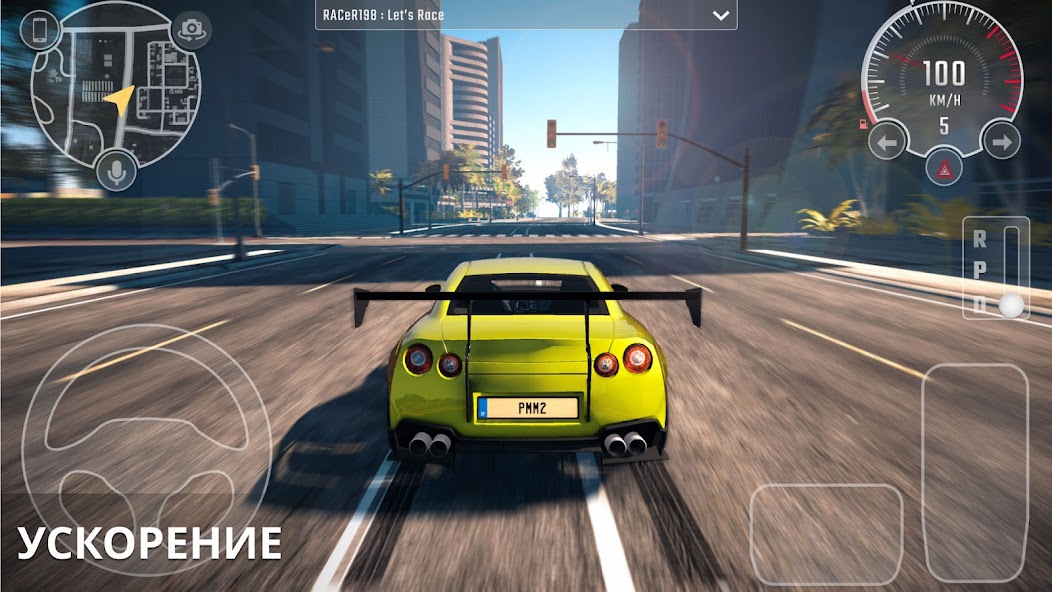
Task: Switch camera view with the camera icon
Action: (x=191, y=30)
